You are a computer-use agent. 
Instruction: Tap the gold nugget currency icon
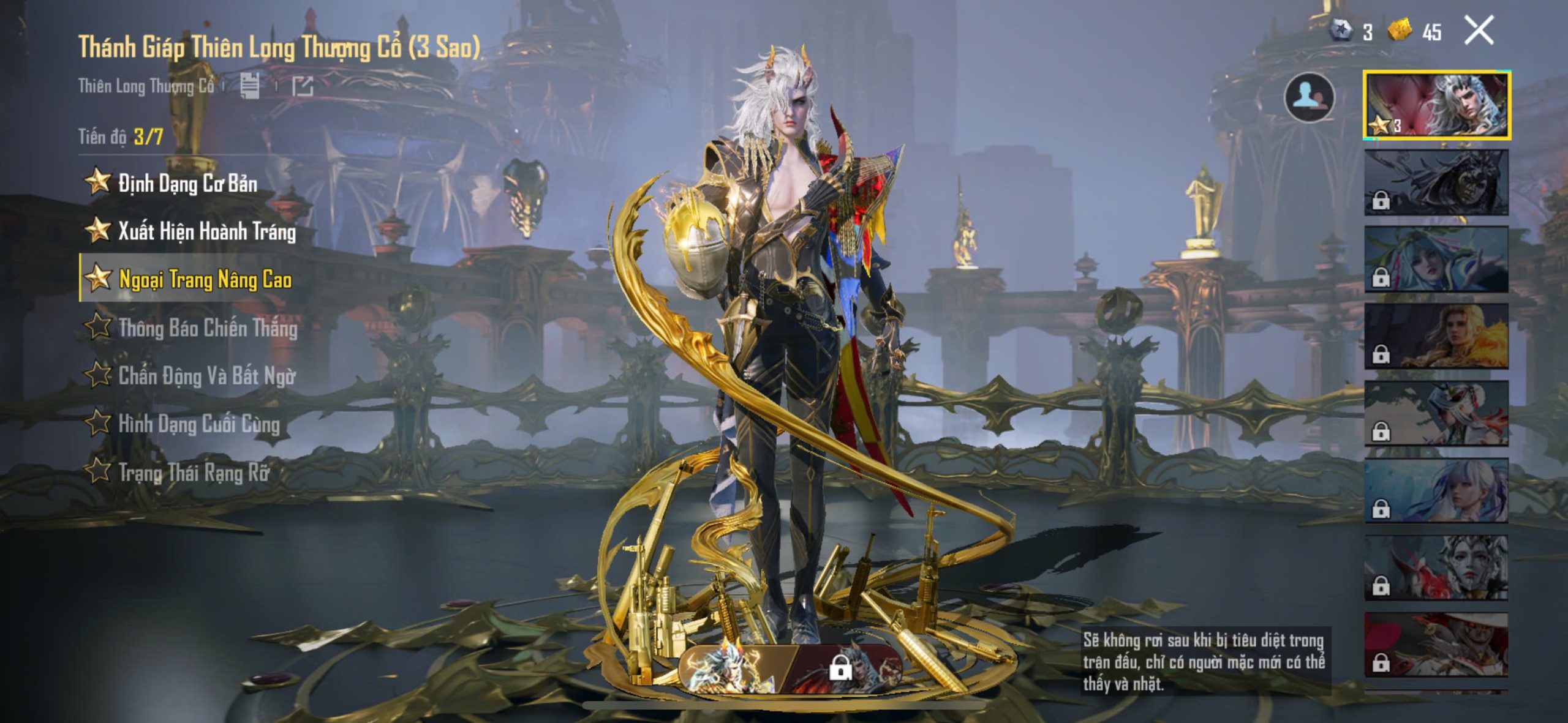point(1399,29)
